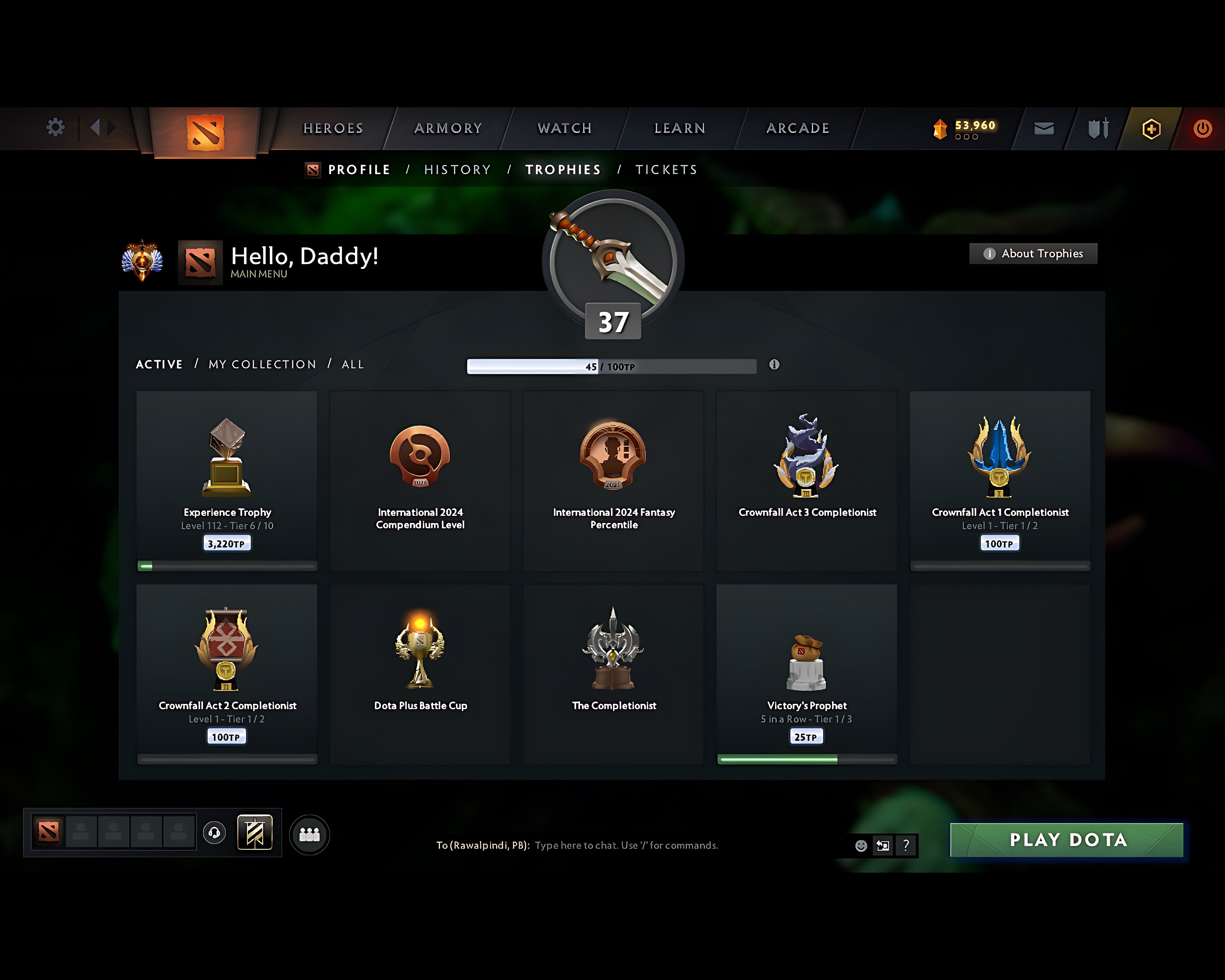
Task: Click the reply-to-whisper icon near chat
Action: pos(883,845)
